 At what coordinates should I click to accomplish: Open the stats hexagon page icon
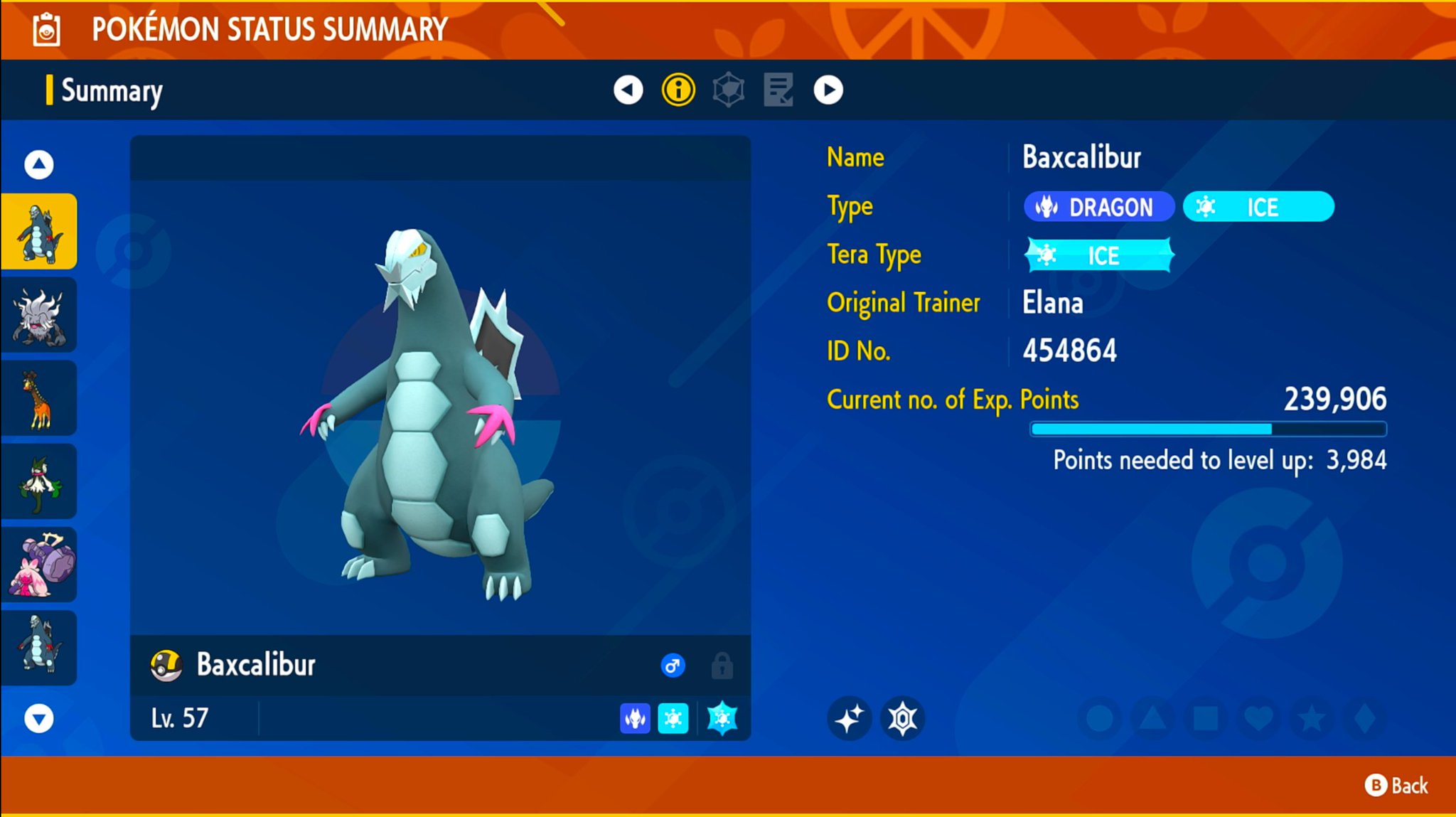pyautogui.click(x=728, y=90)
